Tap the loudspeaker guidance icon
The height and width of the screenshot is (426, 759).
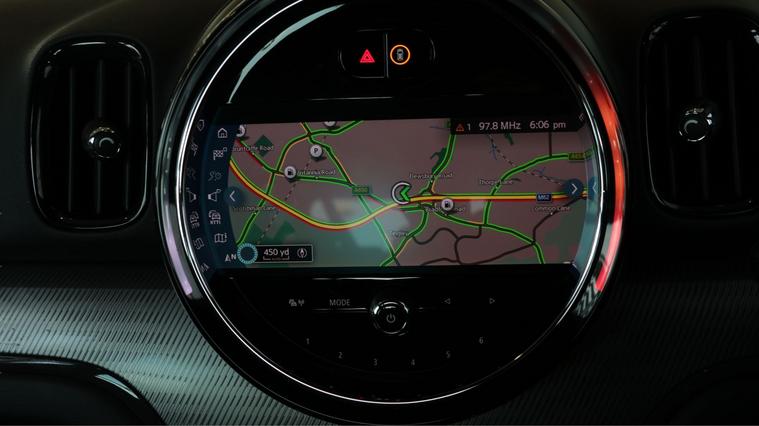point(216,196)
